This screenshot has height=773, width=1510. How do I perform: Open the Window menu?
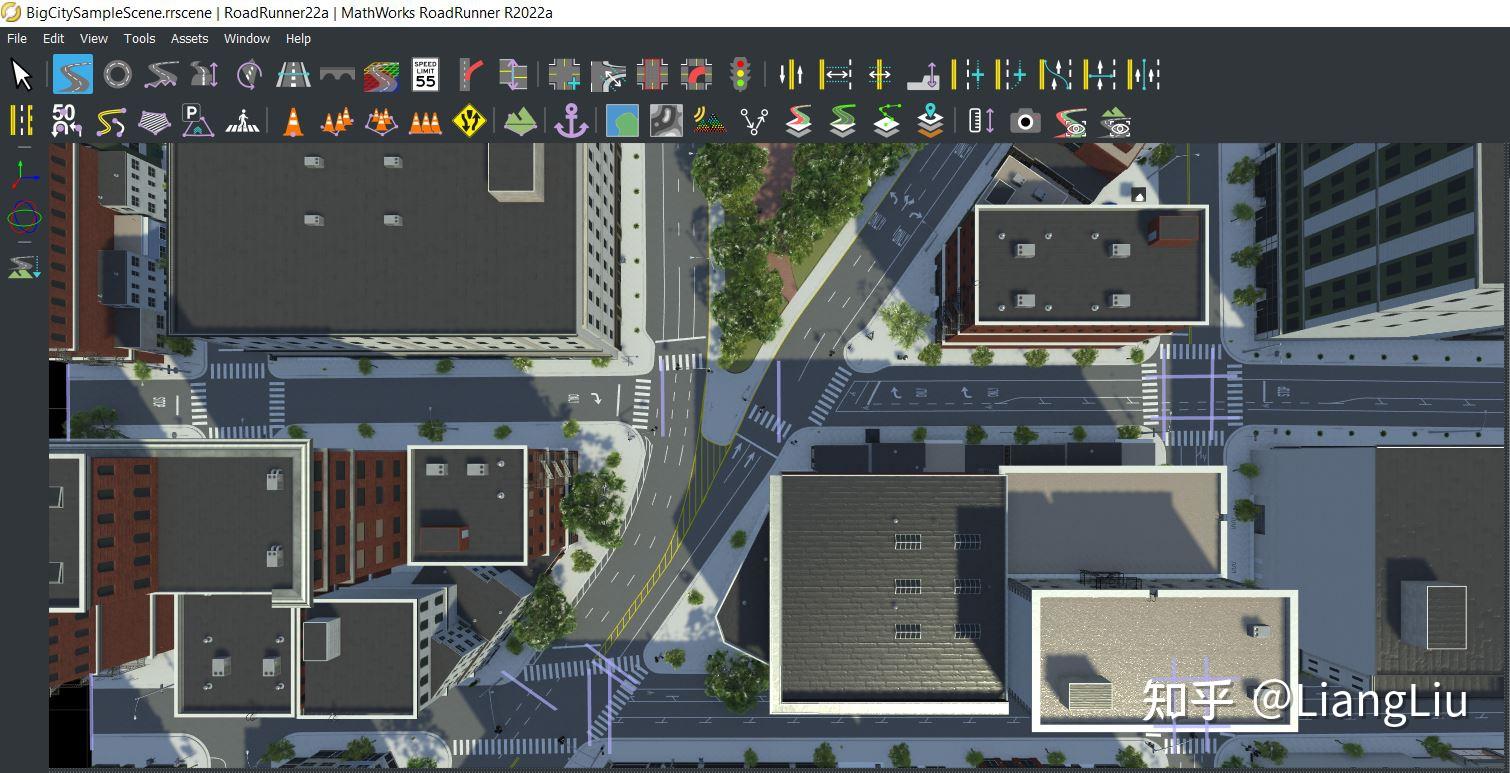pos(246,38)
